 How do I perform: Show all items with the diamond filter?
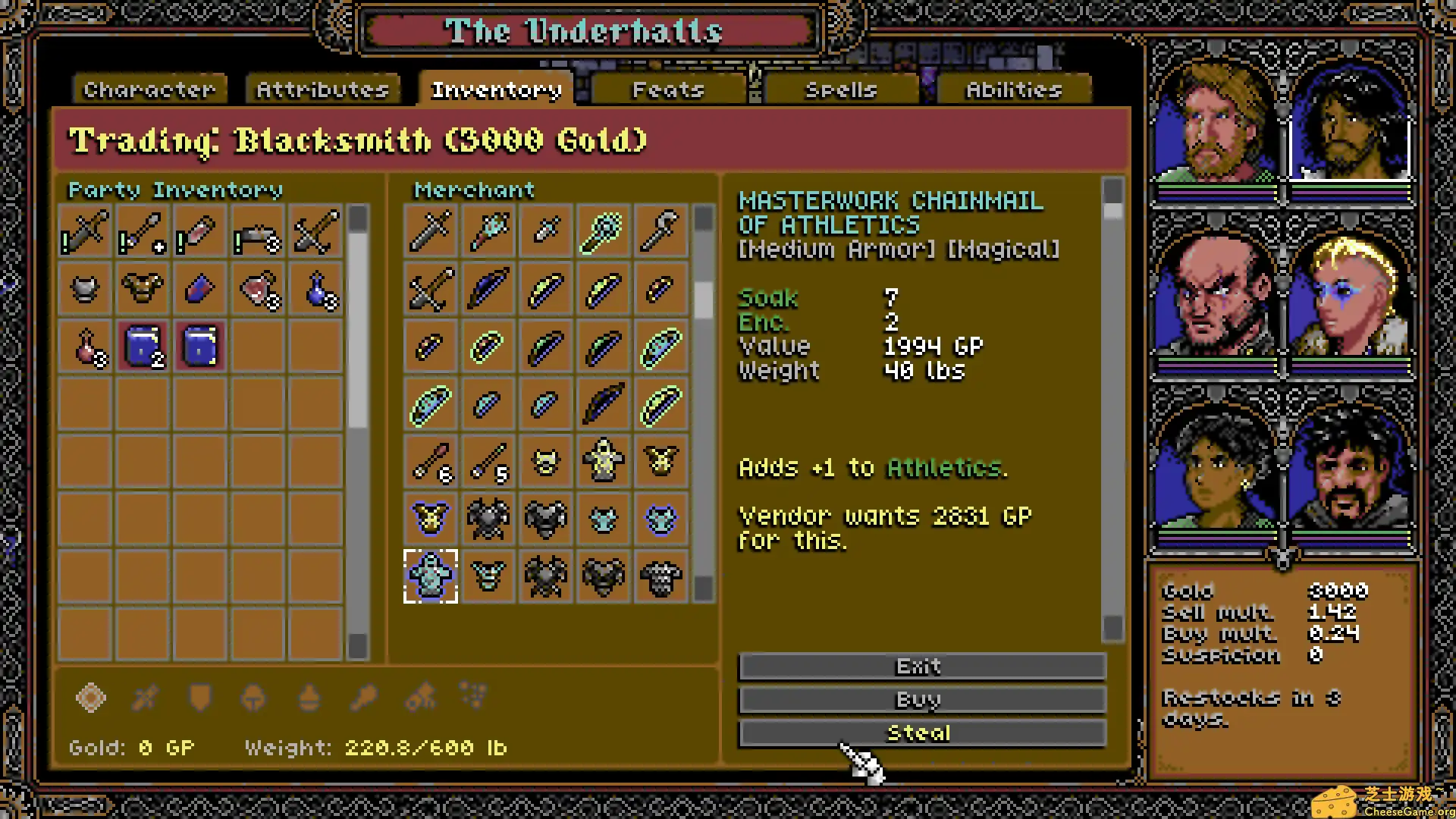91,698
